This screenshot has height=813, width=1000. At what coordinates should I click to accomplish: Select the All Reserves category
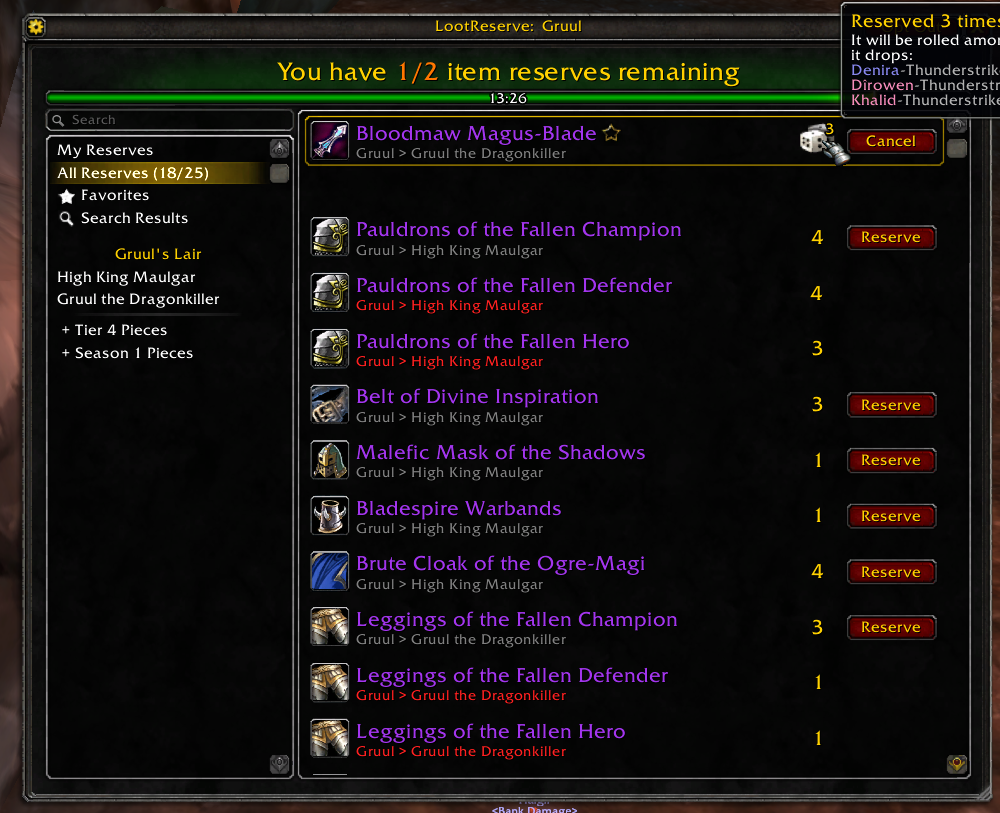(x=132, y=173)
